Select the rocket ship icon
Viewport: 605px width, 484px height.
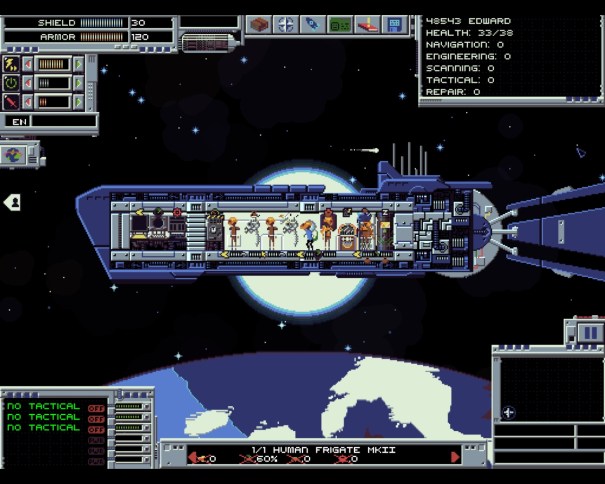point(313,24)
